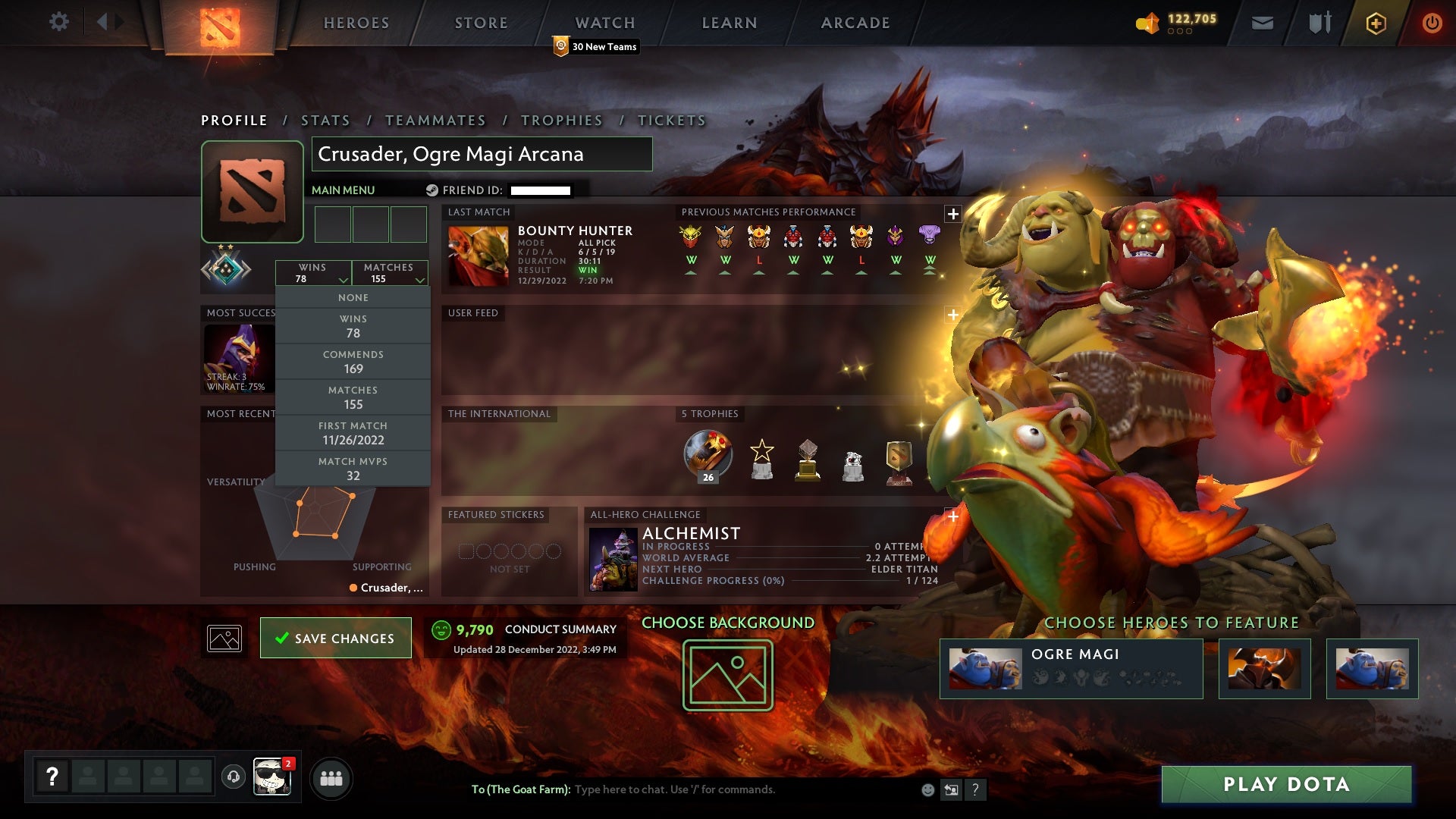Select the Commends option in the stat dropdown
Screen dimensions: 1456x819
353,362
